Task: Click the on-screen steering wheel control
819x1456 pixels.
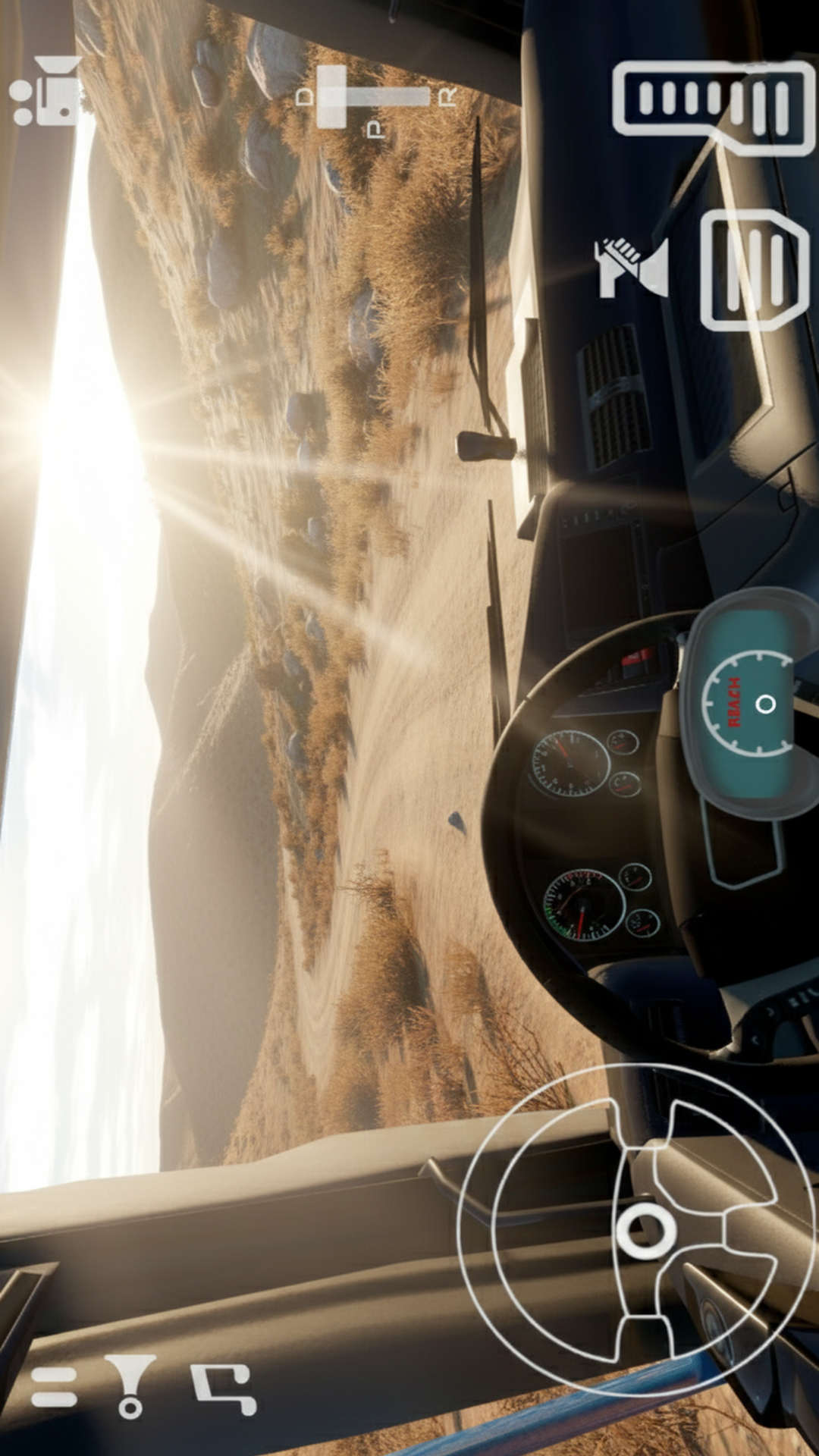Action: point(635,1230)
